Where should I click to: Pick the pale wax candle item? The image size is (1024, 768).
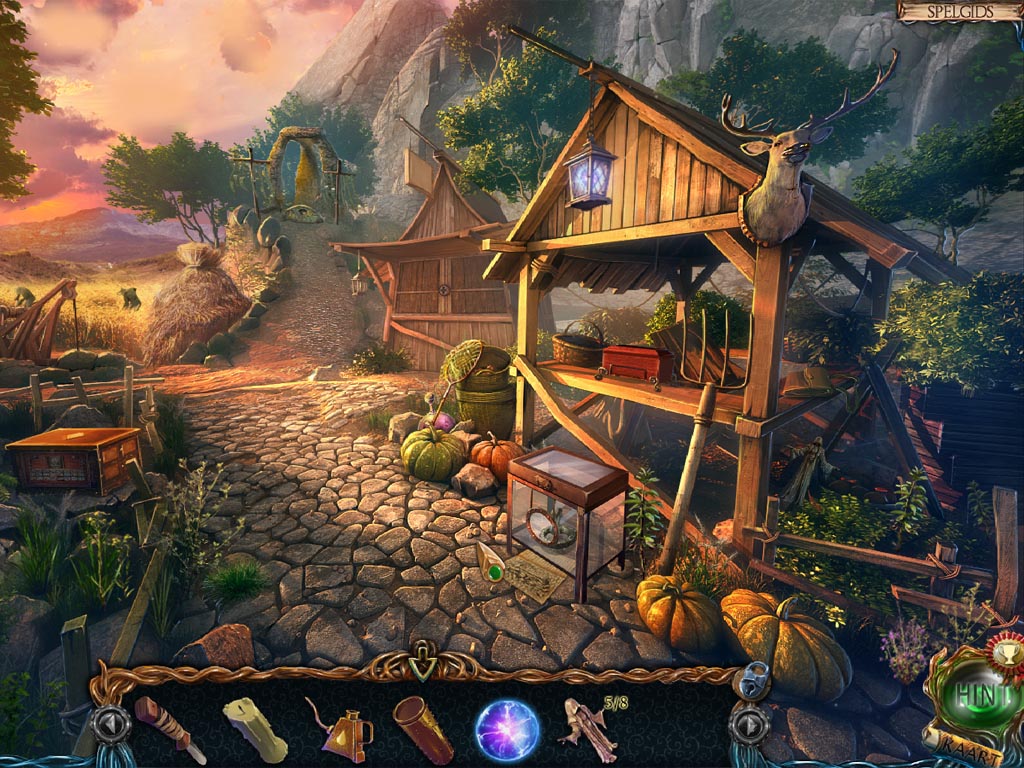click(x=255, y=729)
